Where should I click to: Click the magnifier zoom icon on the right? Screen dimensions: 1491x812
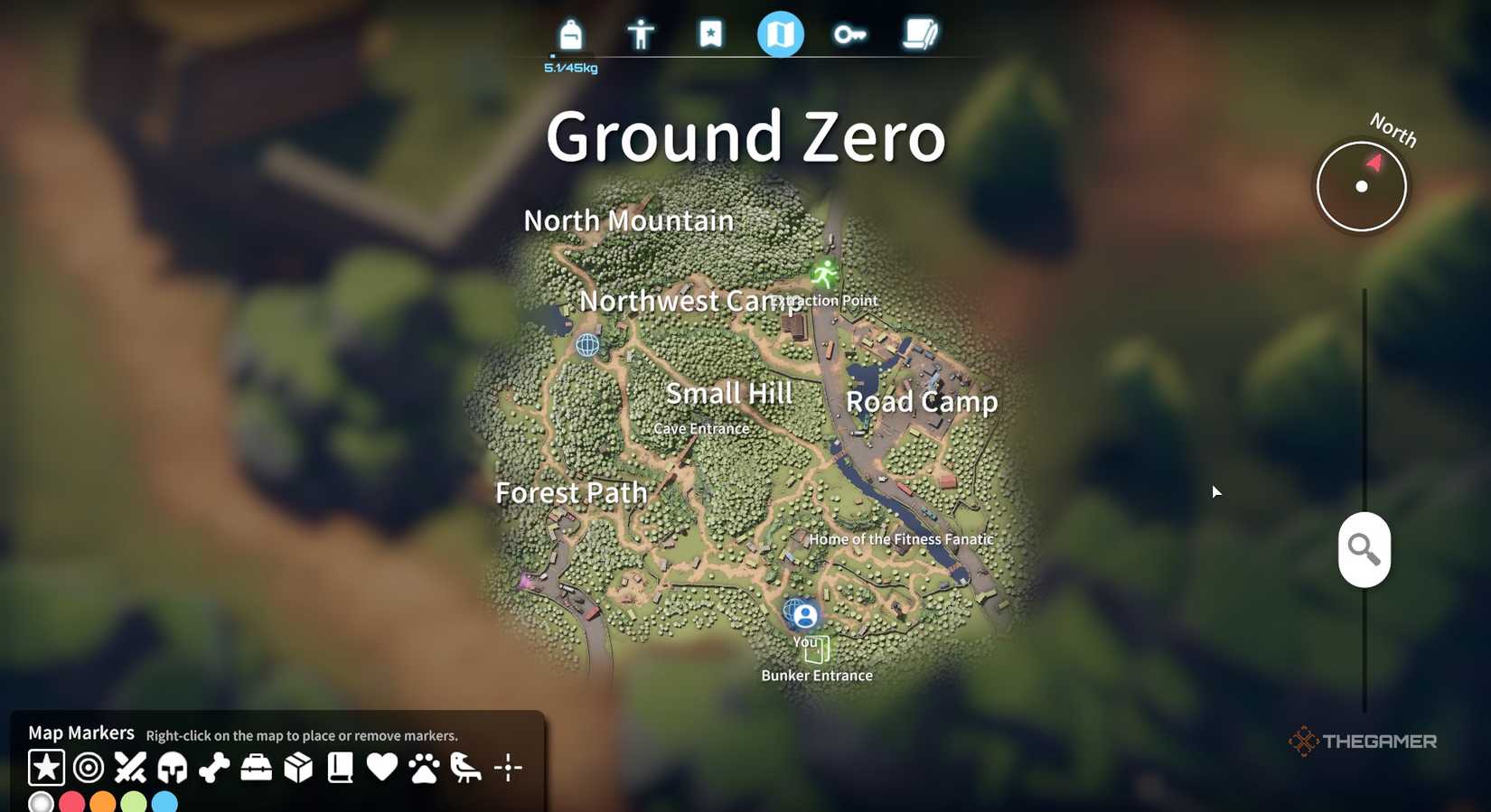[1364, 548]
